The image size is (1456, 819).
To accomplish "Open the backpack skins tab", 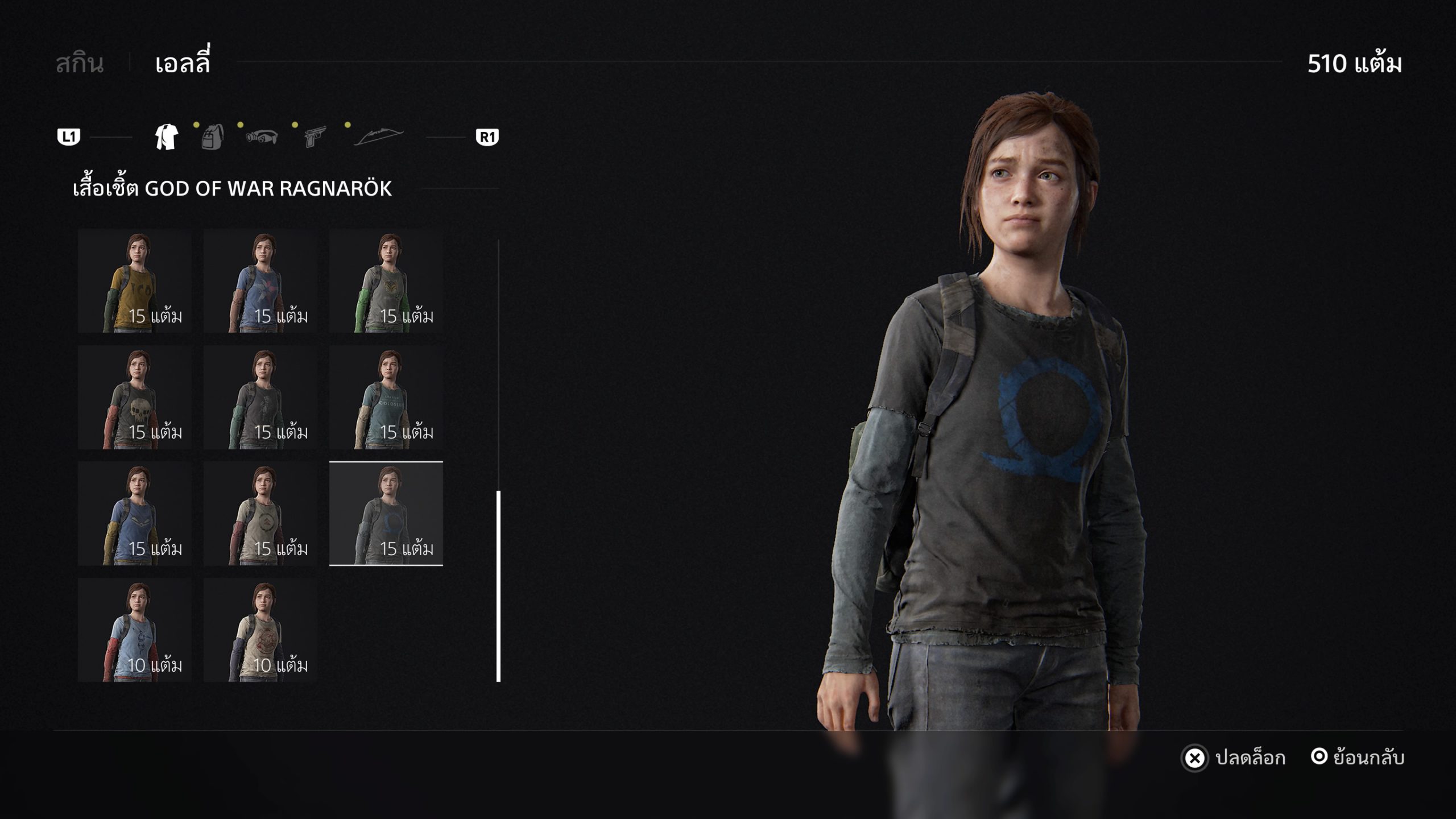I will (x=212, y=137).
